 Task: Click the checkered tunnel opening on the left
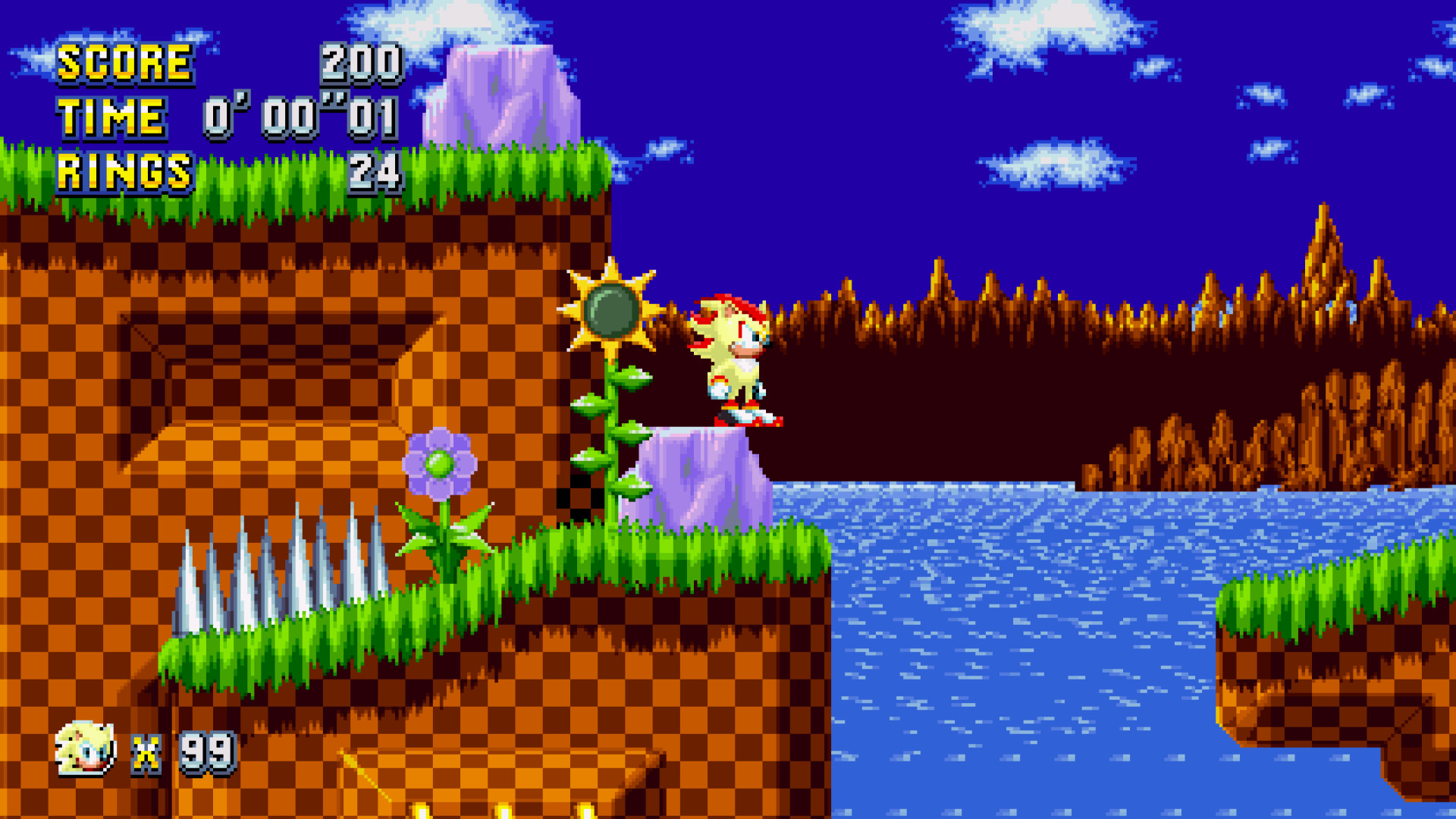pyautogui.click(x=281, y=372)
